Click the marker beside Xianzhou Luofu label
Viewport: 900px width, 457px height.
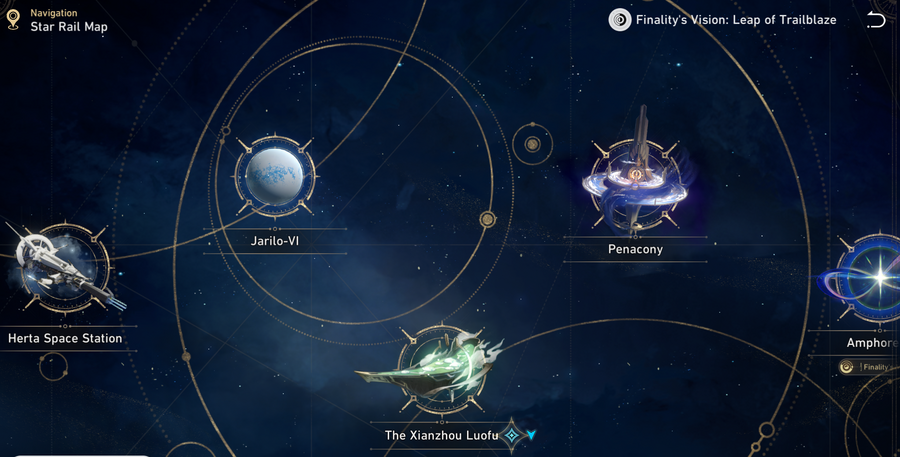513,435
